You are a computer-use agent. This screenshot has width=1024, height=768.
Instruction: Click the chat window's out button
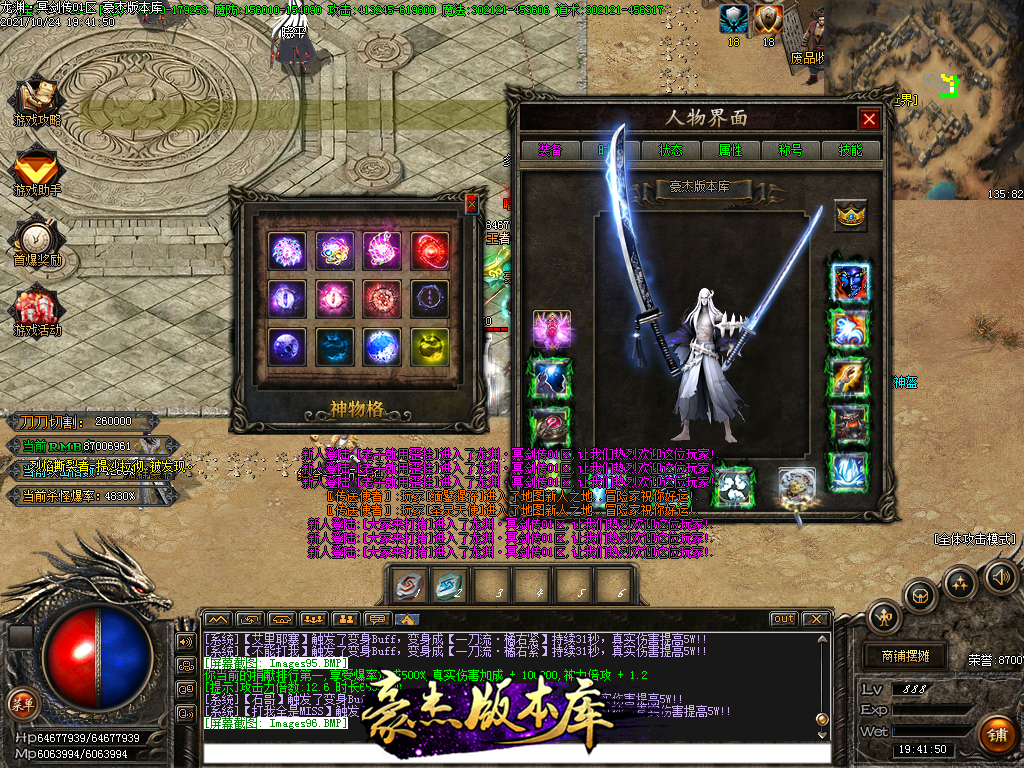pyautogui.click(x=784, y=619)
